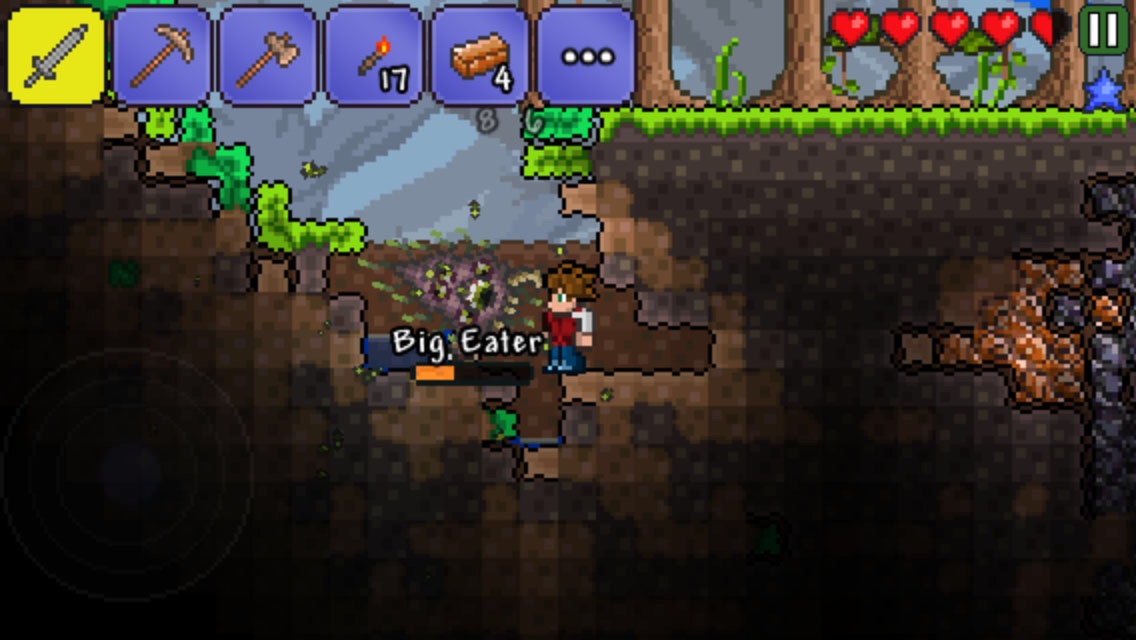Viewport: 1136px width, 640px height.
Task: Pick the copper bar hotbar slot
Action: tap(480, 56)
